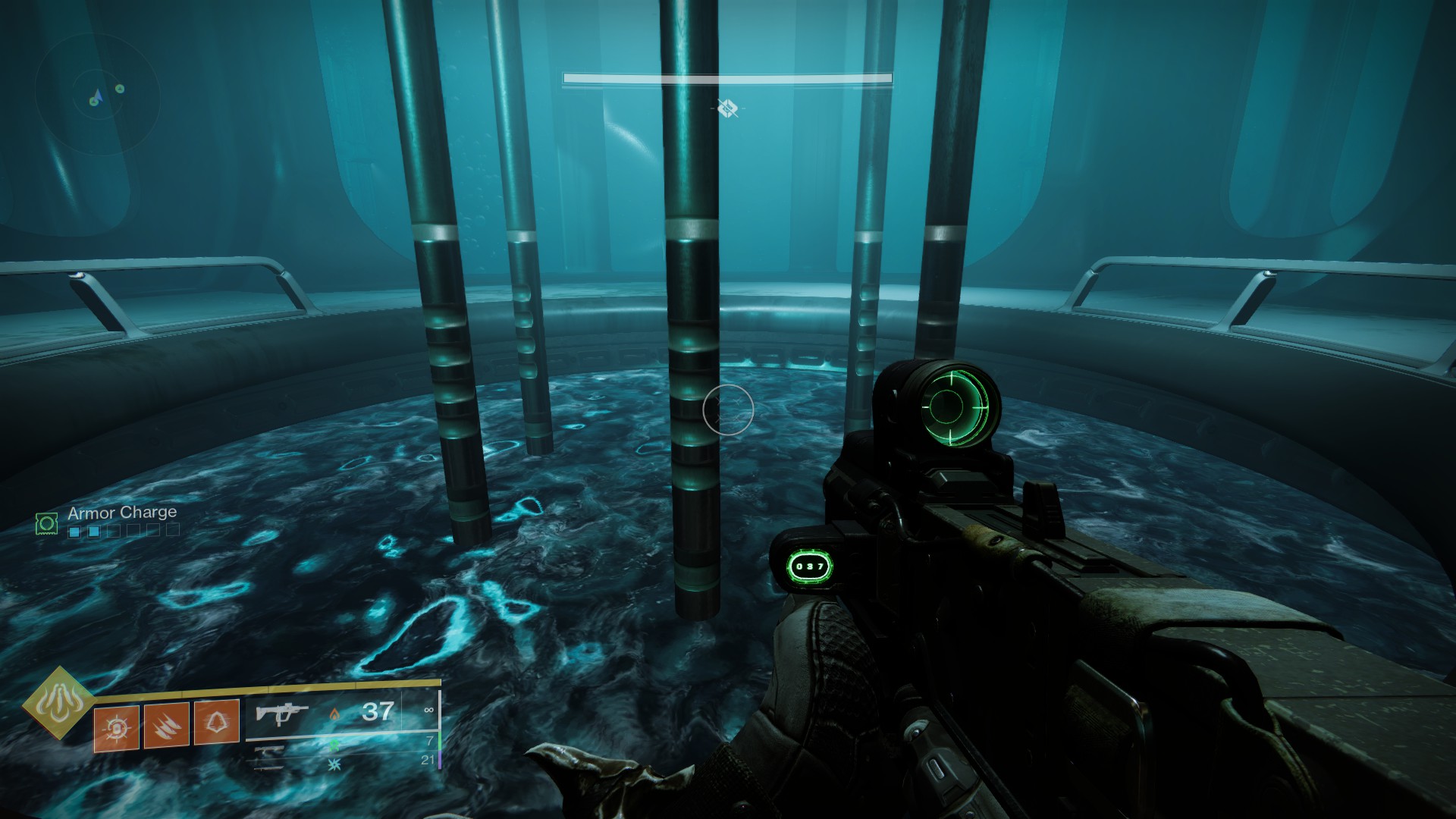Select the equipped auto rifle weapon icon

coord(282,714)
